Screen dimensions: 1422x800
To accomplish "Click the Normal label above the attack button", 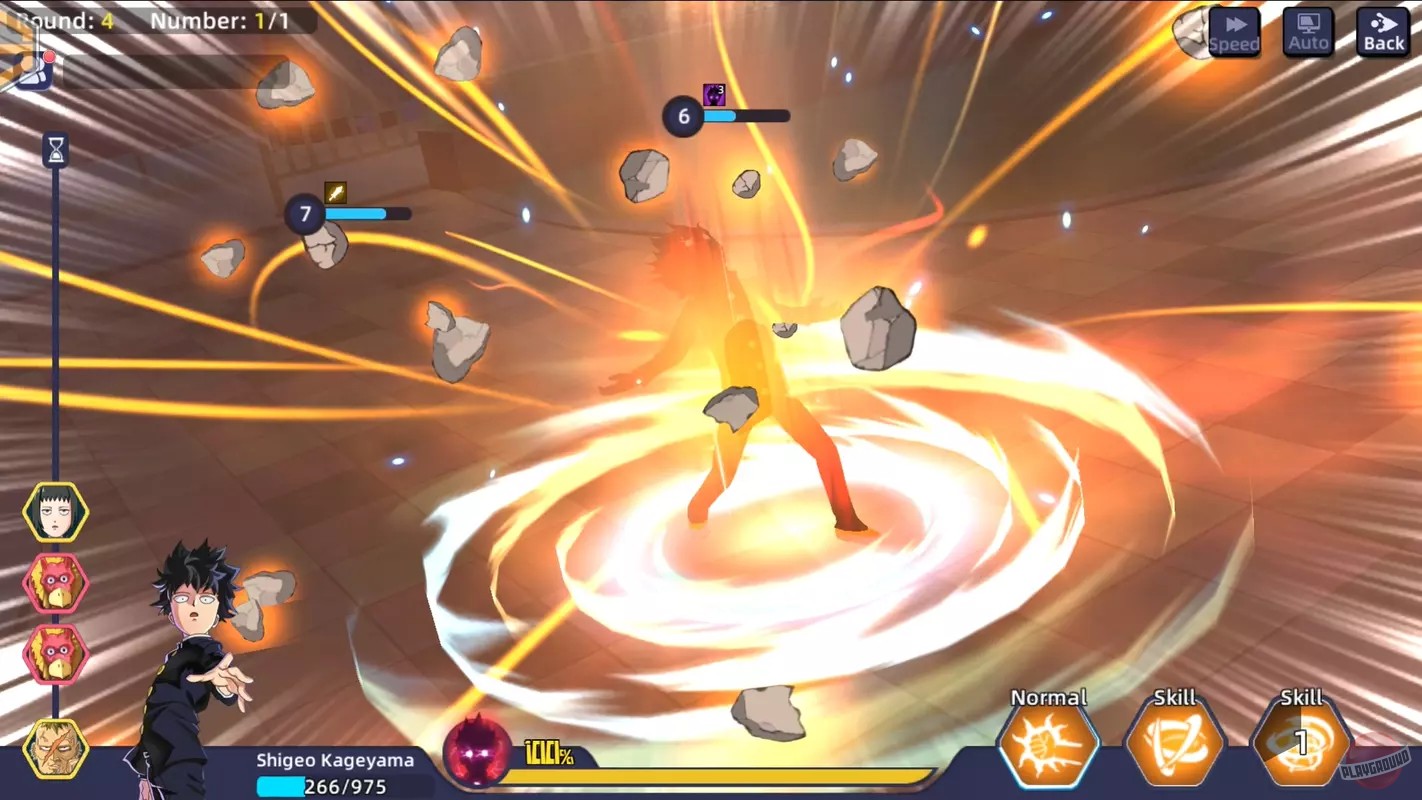I will pyautogui.click(x=1048, y=697).
